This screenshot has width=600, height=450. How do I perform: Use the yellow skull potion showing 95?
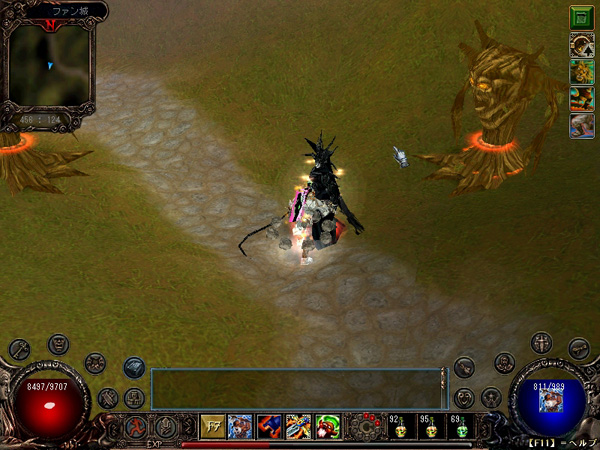[430, 427]
